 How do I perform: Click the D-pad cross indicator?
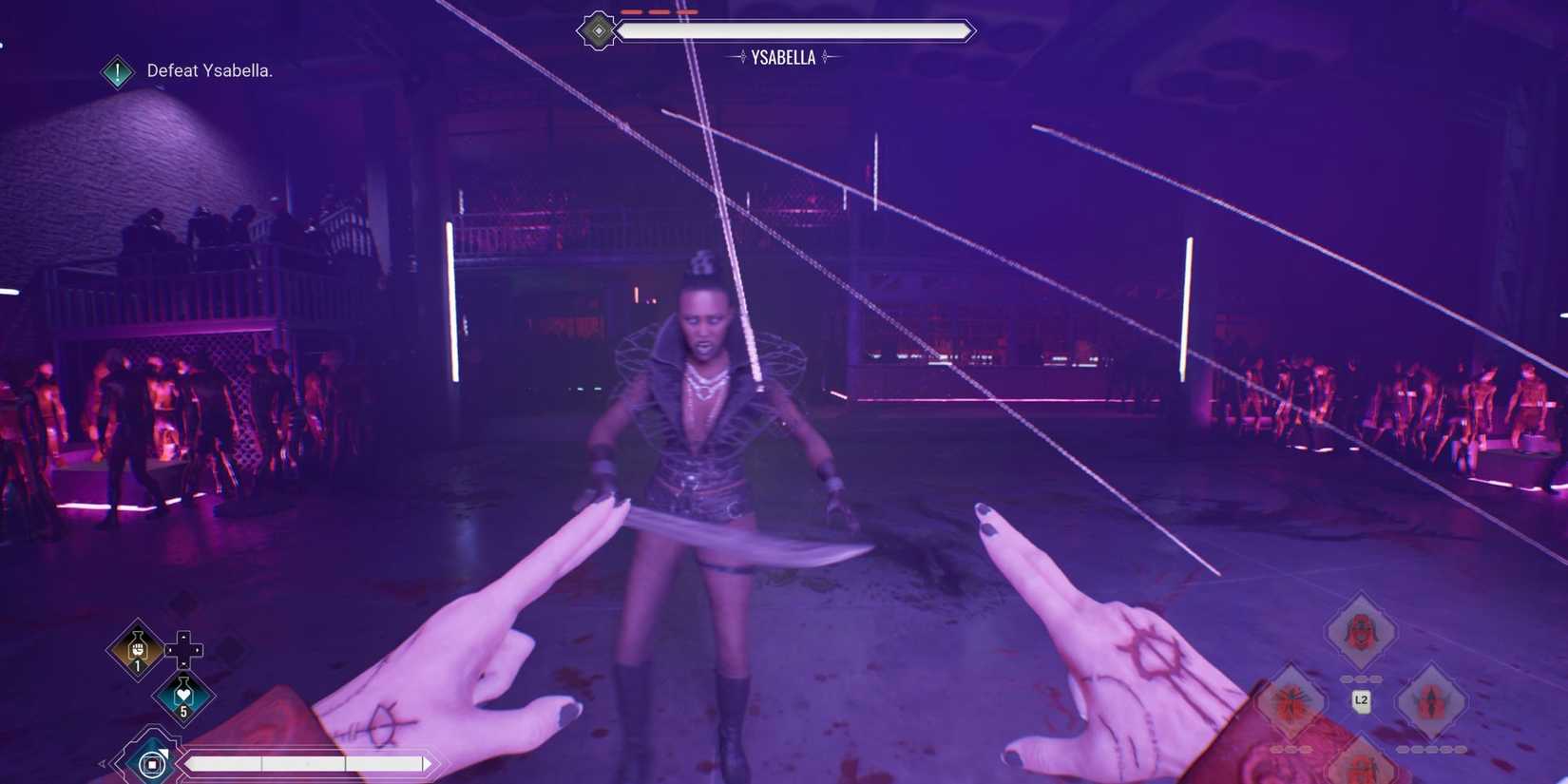point(183,650)
